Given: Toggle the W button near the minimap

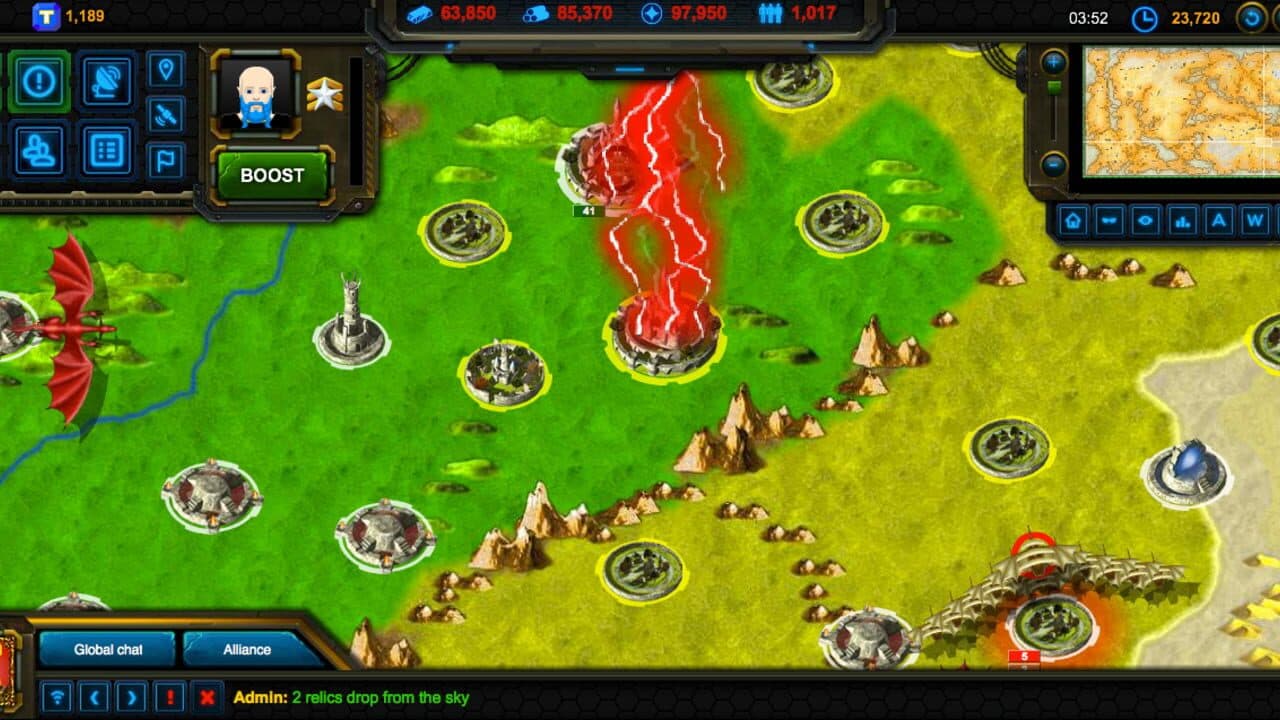Looking at the screenshot, I should coord(1253,222).
